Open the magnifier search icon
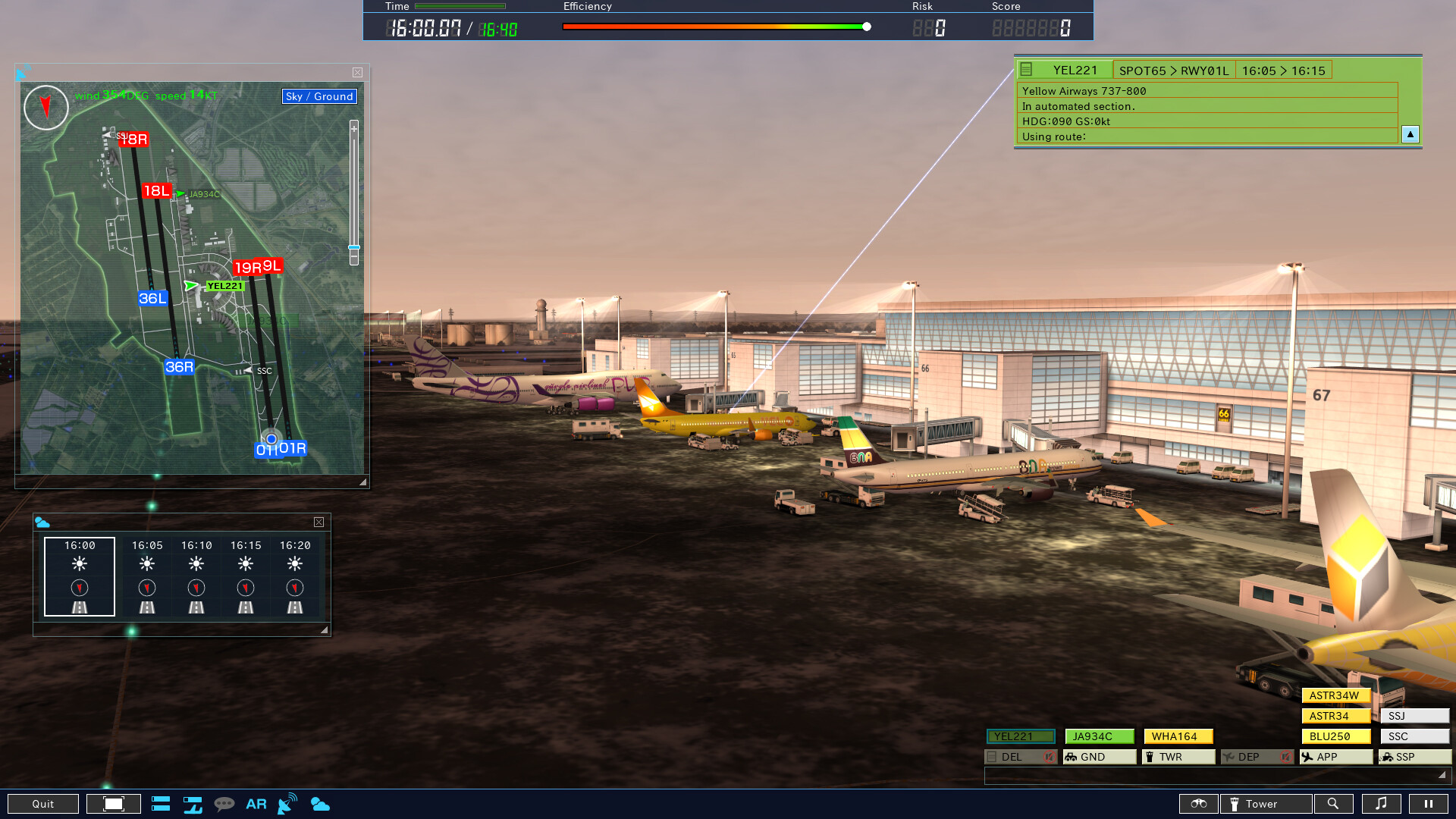This screenshot has height=819, width=1456. [x=1334, y=803]
